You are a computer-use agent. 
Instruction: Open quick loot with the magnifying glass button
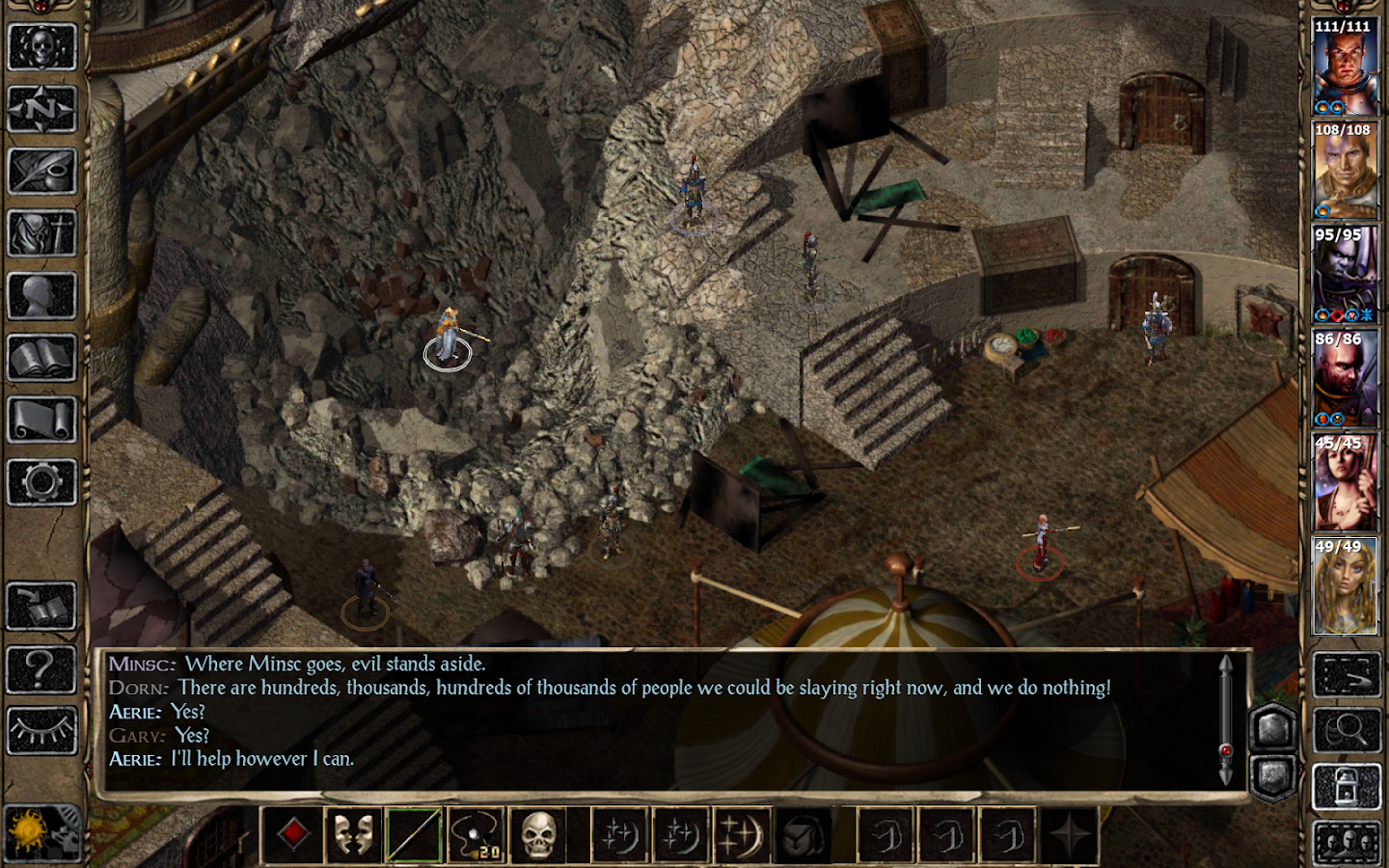(x=1347, y=730)
